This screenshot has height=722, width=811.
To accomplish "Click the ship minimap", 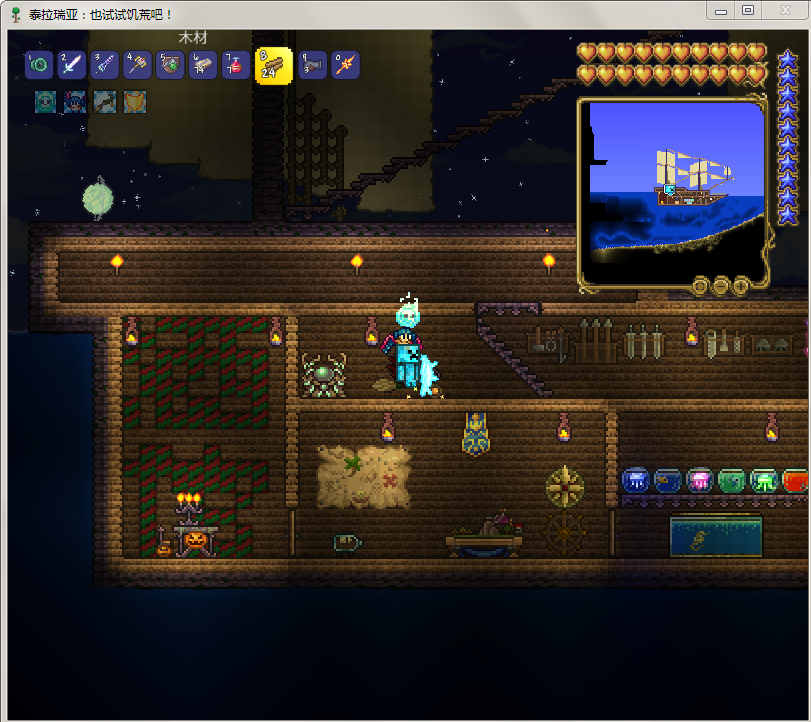I will [674, 190].
